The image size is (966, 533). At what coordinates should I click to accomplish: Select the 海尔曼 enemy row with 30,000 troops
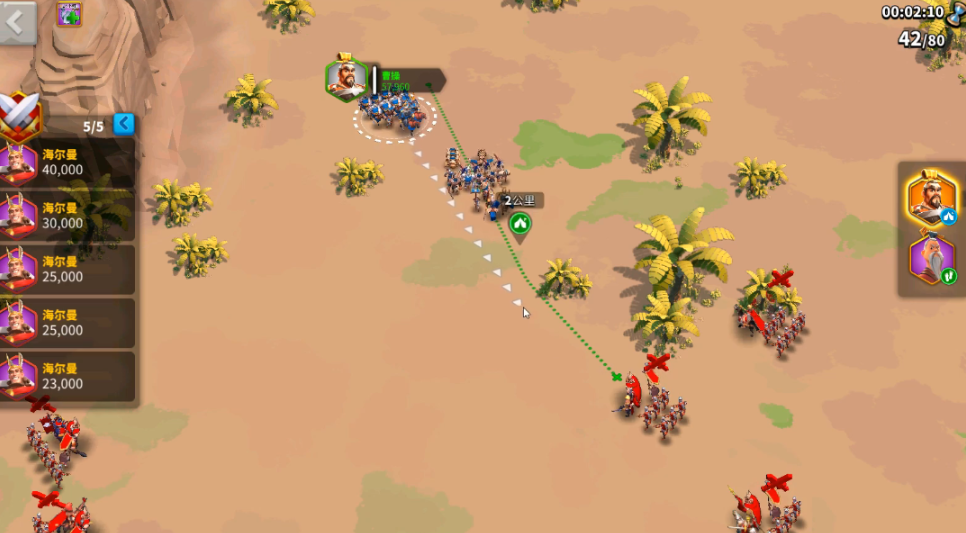67,215
